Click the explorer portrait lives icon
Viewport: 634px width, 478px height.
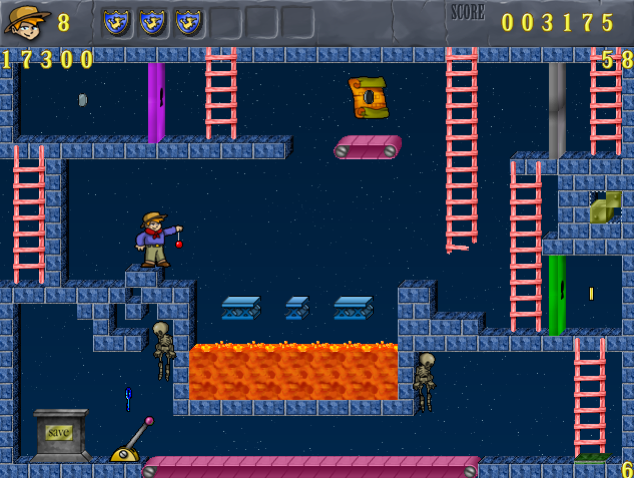click(27, 22)
